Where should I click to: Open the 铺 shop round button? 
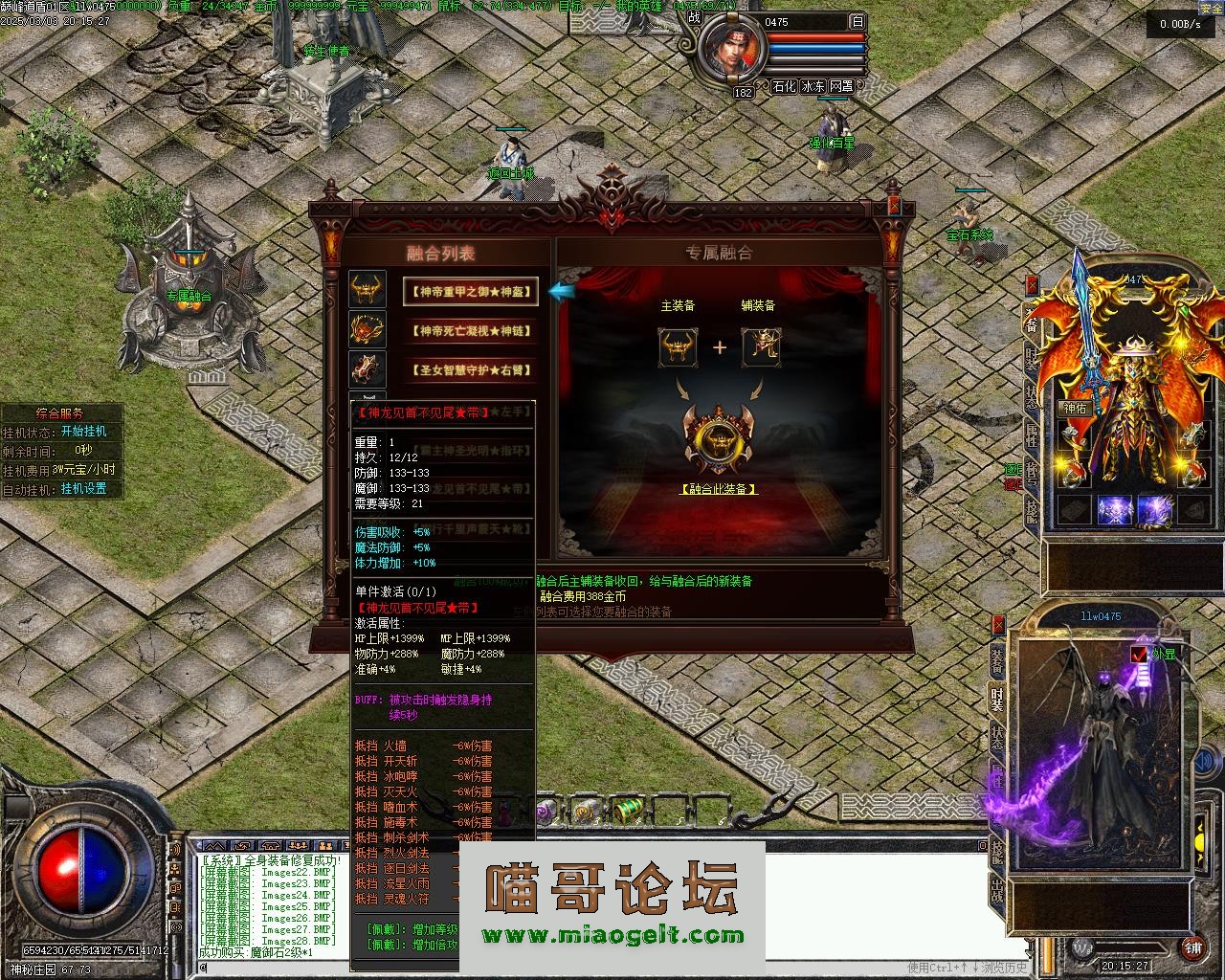click(x=1192, y=947)
